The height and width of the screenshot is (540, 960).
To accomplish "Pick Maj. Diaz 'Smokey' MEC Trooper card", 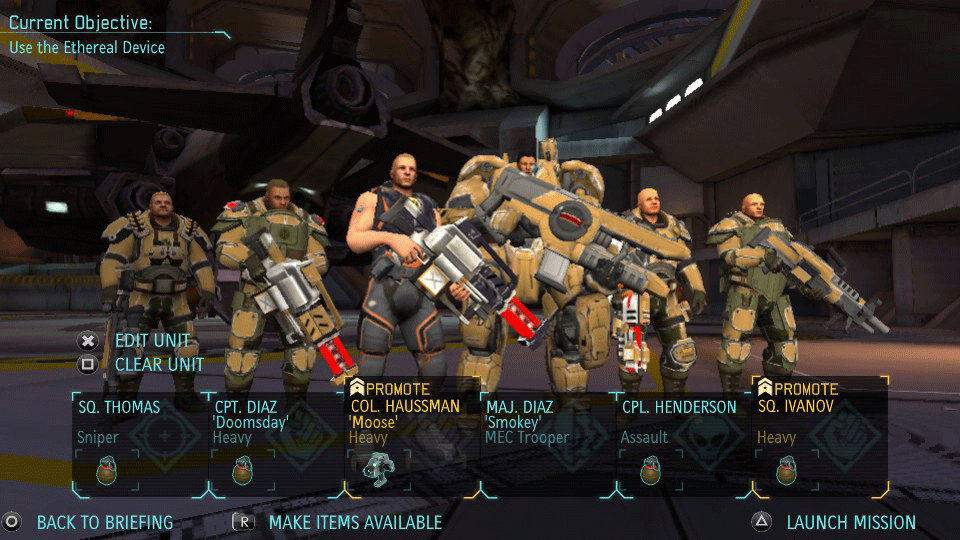I will [547, 422].
